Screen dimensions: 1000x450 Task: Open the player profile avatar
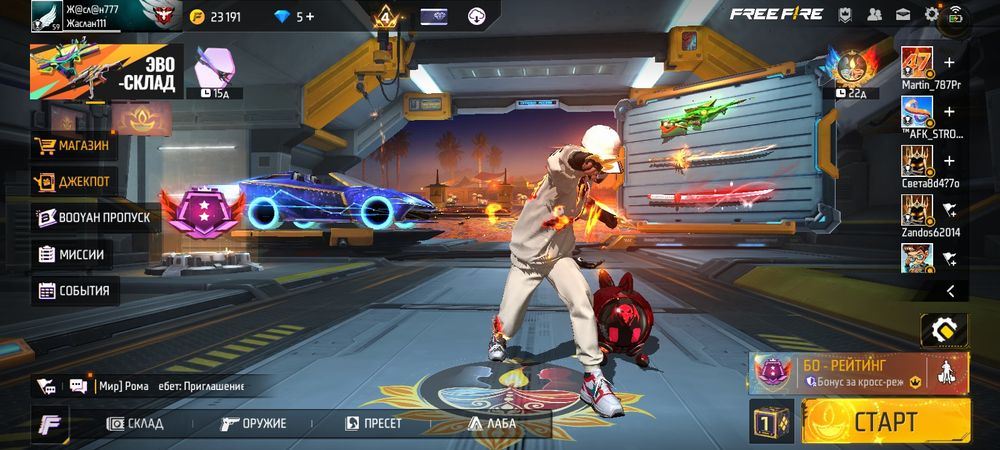tap(46, 15)
